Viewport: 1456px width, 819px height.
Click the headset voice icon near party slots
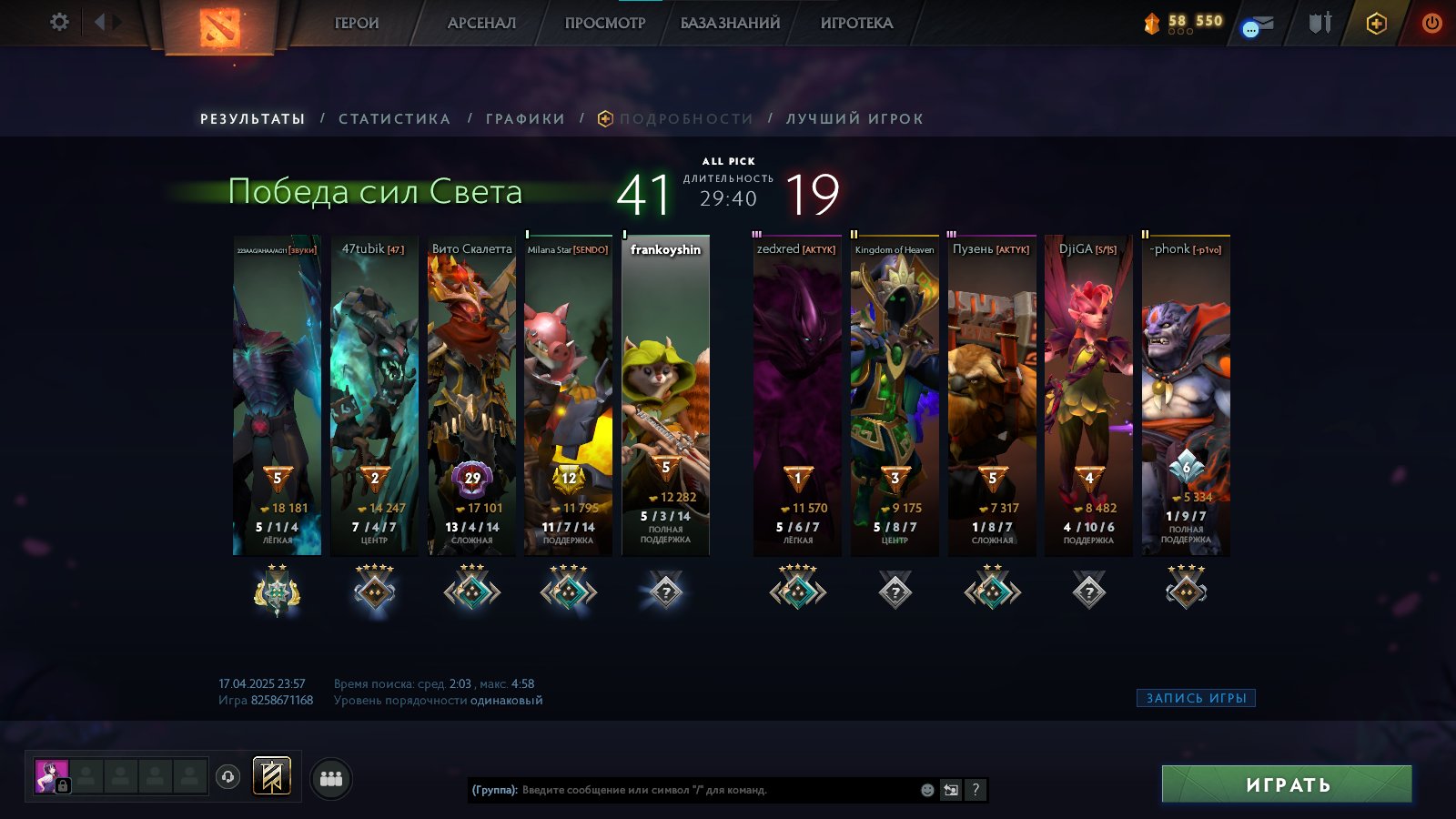pos(226,776)
